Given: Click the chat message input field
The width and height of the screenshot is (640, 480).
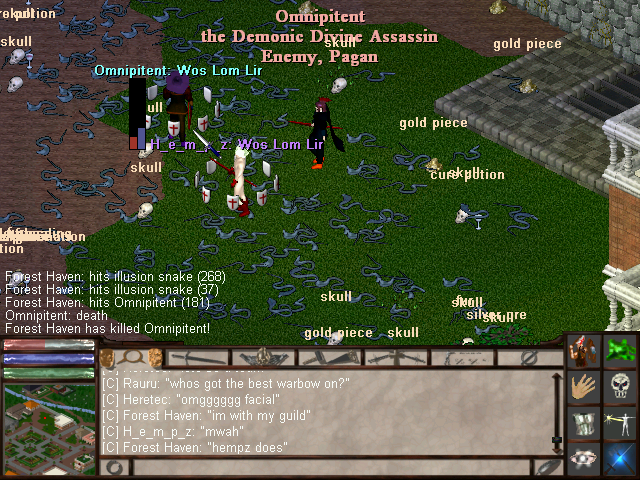Looking at the screenshot, I should pyautogui.click(x=330, y=467).
